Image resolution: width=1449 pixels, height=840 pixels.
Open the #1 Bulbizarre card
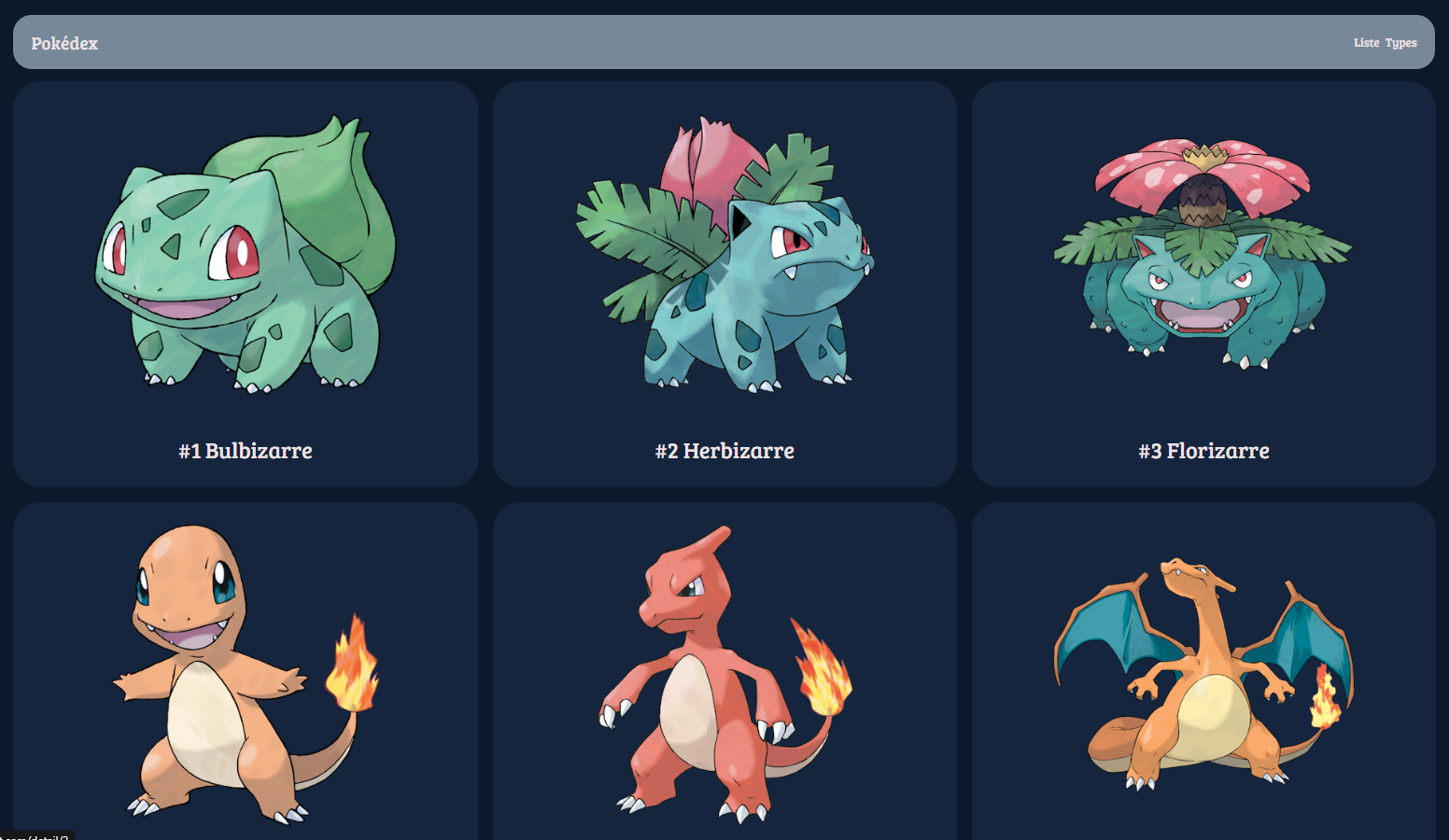click(246, 285)
